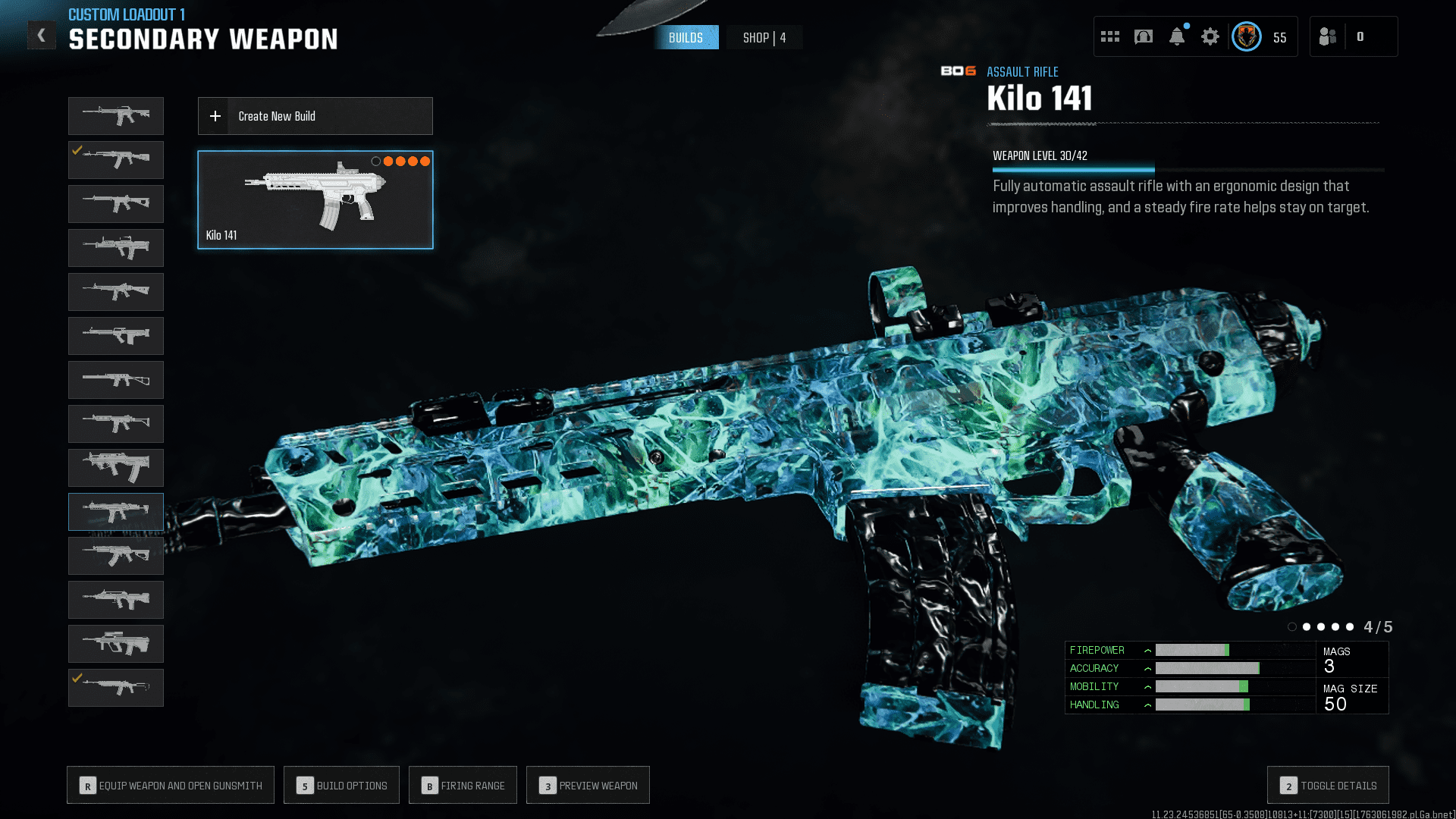Equip weapon and open Gunsmith
Image resolution: width=1456 pixels, height=819 pixels.
pos(171,785)
